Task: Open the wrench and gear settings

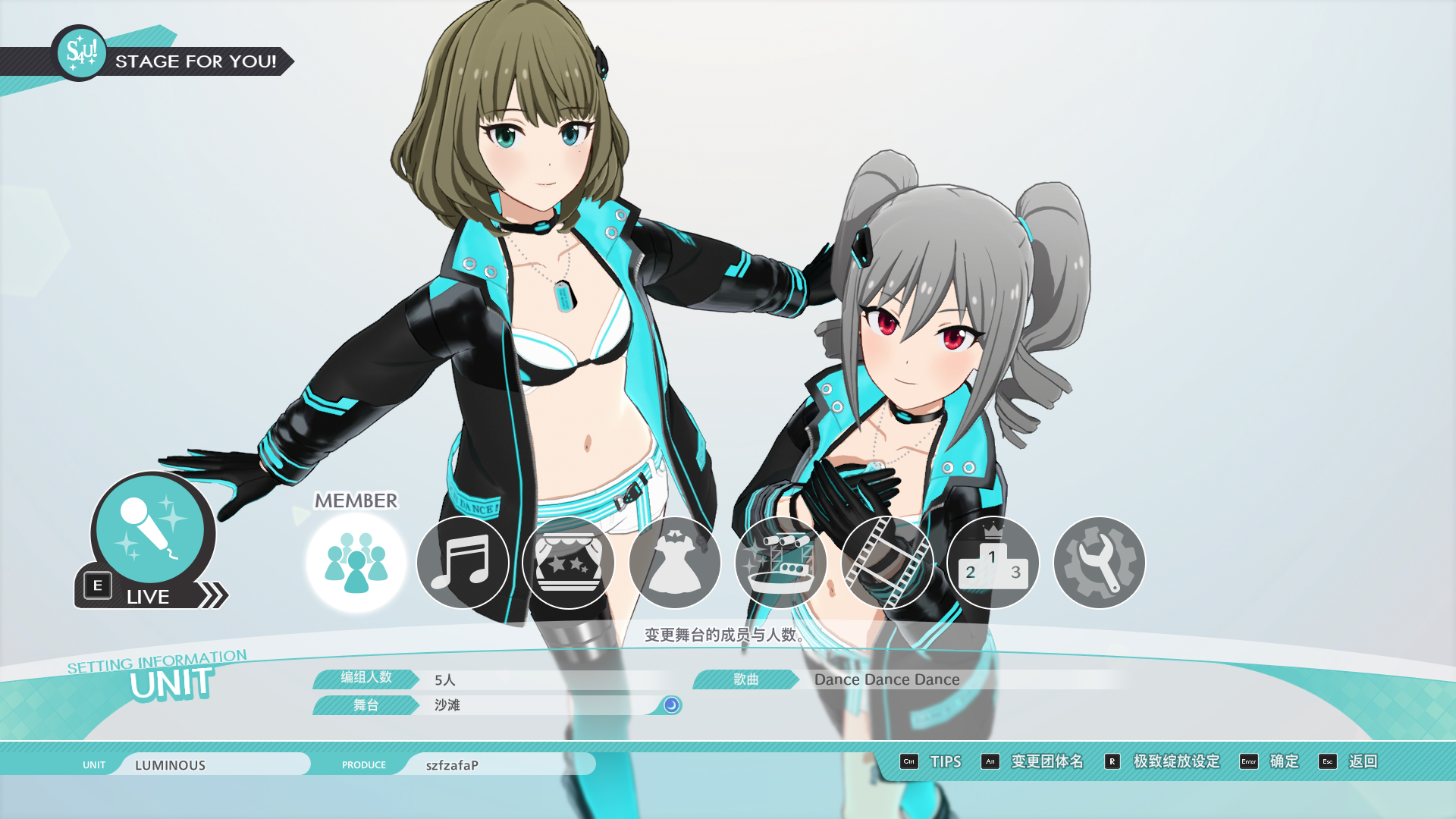Action: tap(1099, 563)
